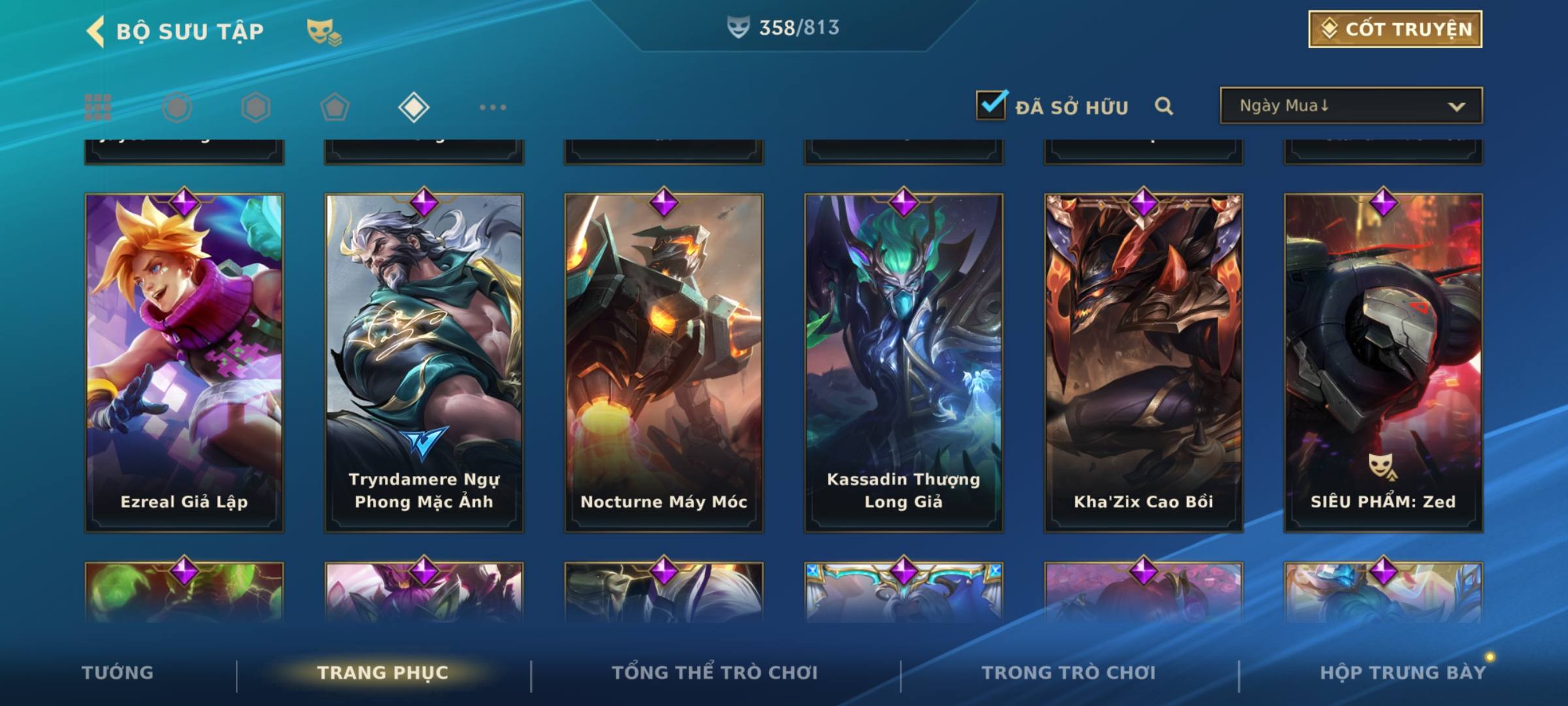Image resolution: width=1568 pixels, height=706 pixels.
Task: Expand the Ngày Mua sort dropdown
Action: pyautogui.click(x=1351, y=106)
